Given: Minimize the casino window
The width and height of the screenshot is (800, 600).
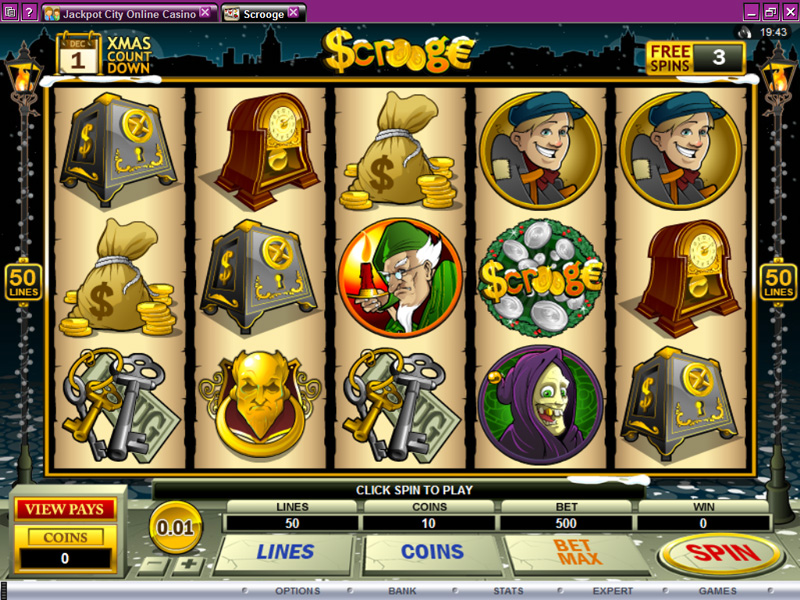Looking at the screenshot, I should coord(750,12).
